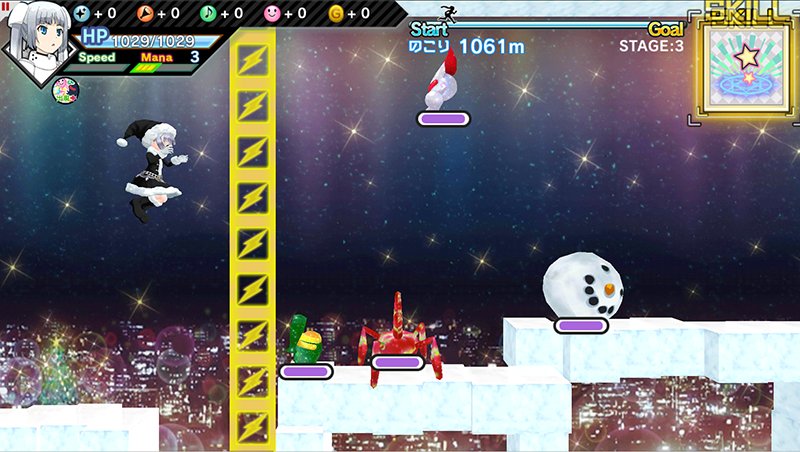Pause the game with the red pause button
This screenshot has height=452, width=800.
[x=5, y=6]
